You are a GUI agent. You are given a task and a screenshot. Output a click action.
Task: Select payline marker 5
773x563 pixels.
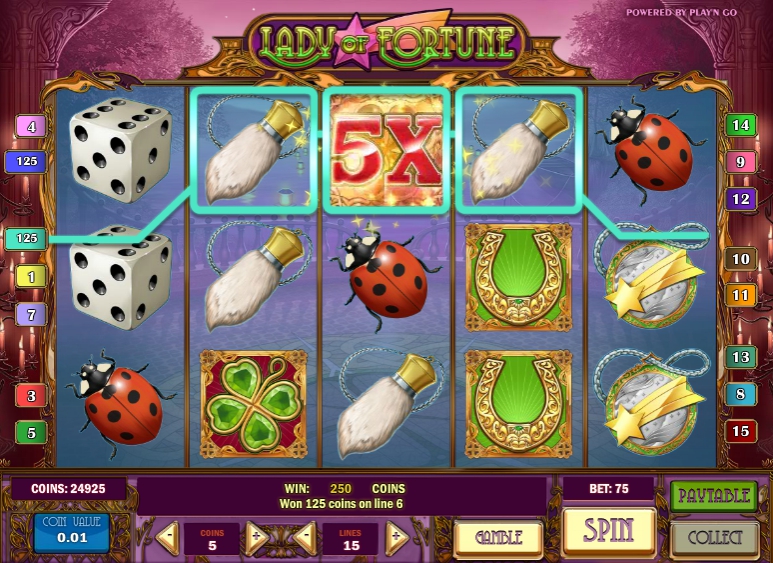point(31,433)
